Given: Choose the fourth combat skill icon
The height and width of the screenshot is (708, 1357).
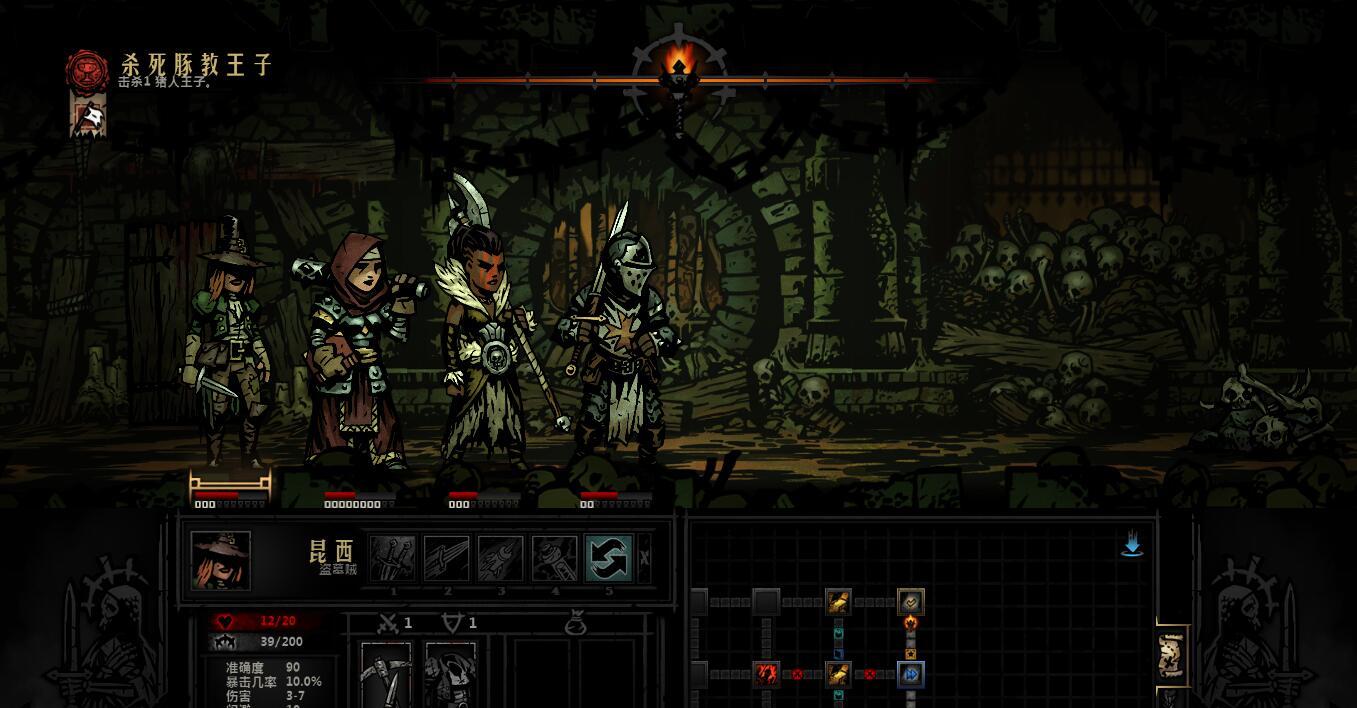Looking at the screenshot, I should pyautogui.click(x=555, y=559).
